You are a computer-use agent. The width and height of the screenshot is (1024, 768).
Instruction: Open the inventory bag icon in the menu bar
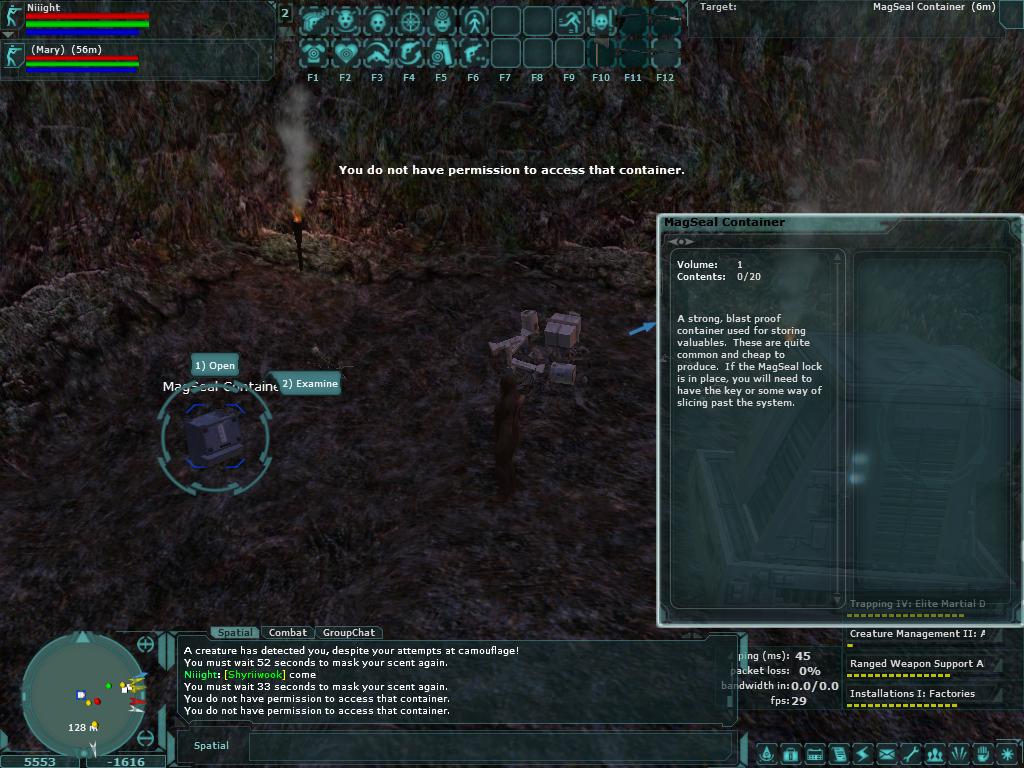point(790,754)
